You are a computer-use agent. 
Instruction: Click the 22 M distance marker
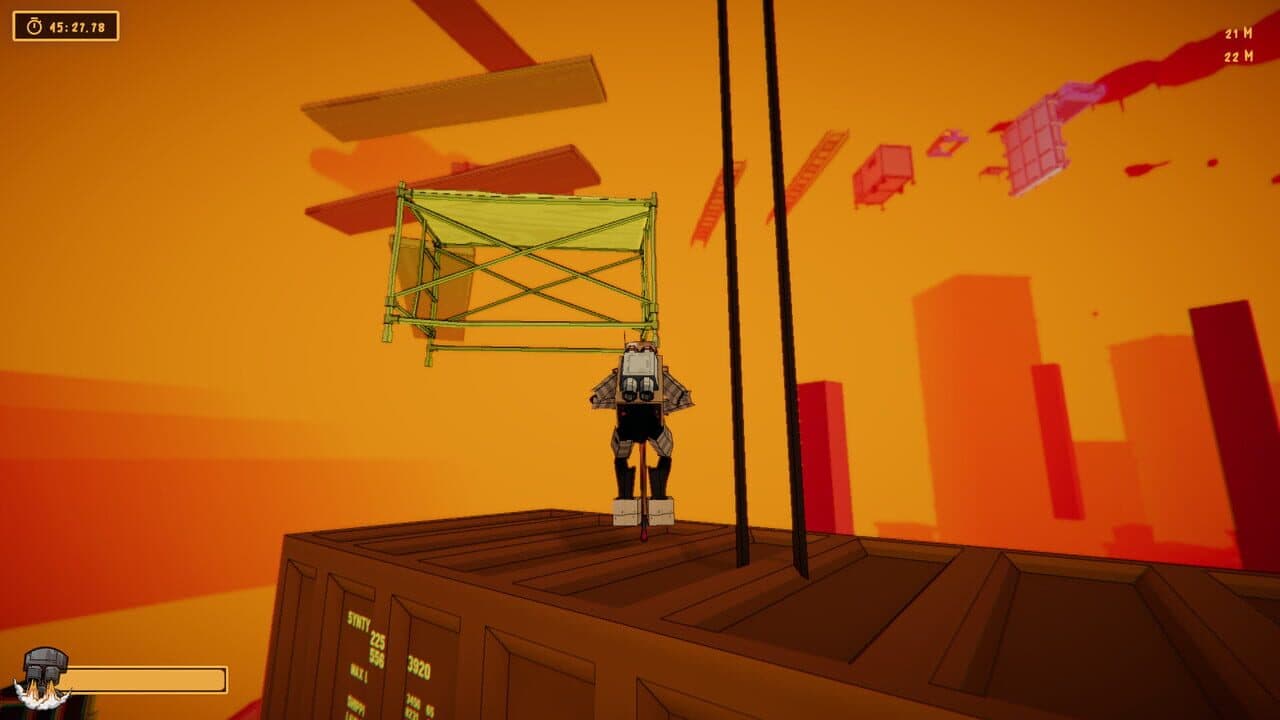(x=1238, y=56)
